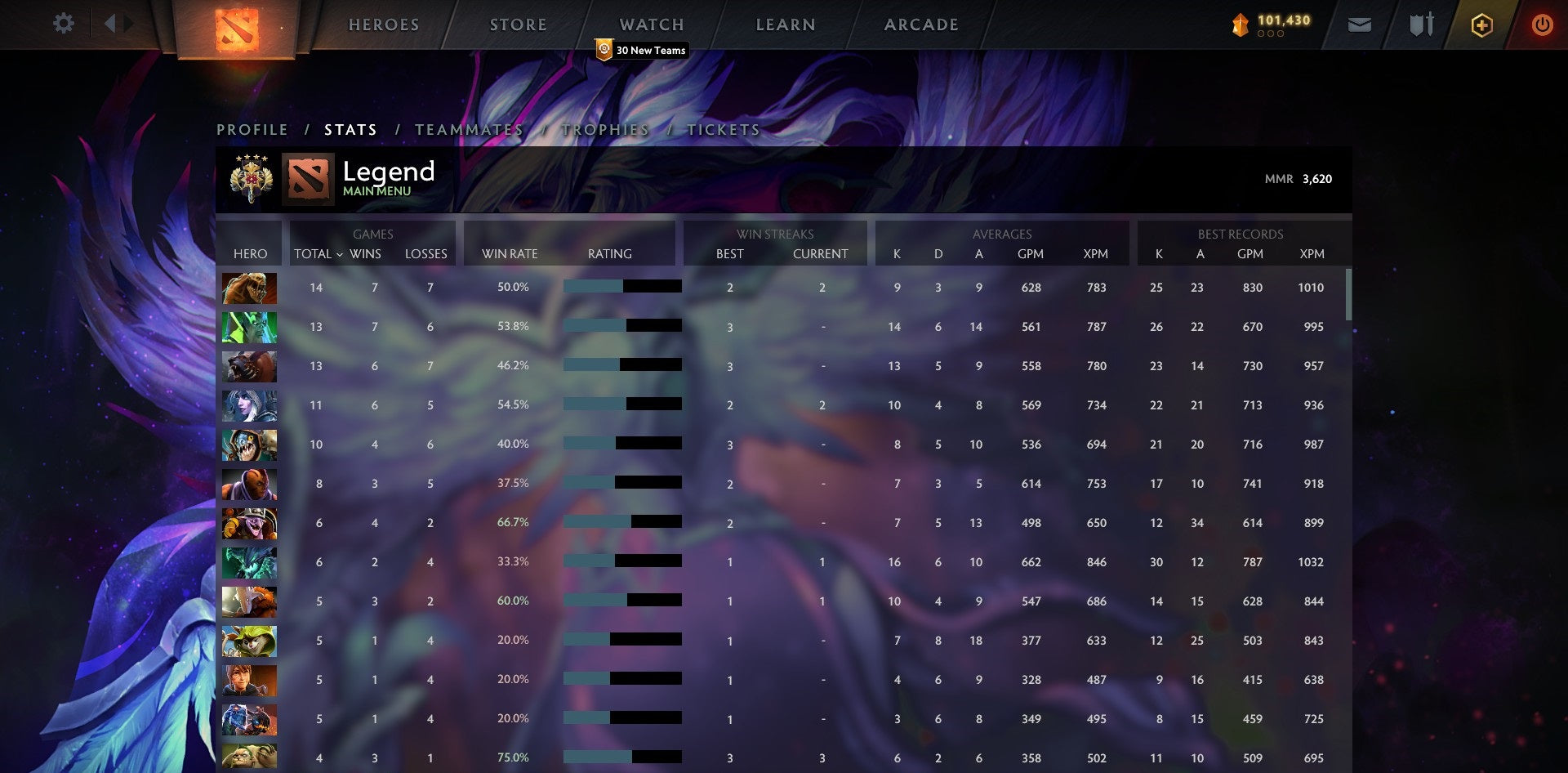The width and height of the screenshot is (1568, 773).
Task: Open Dota Plus via hexagon plus icon
Action: (1481, 25)
